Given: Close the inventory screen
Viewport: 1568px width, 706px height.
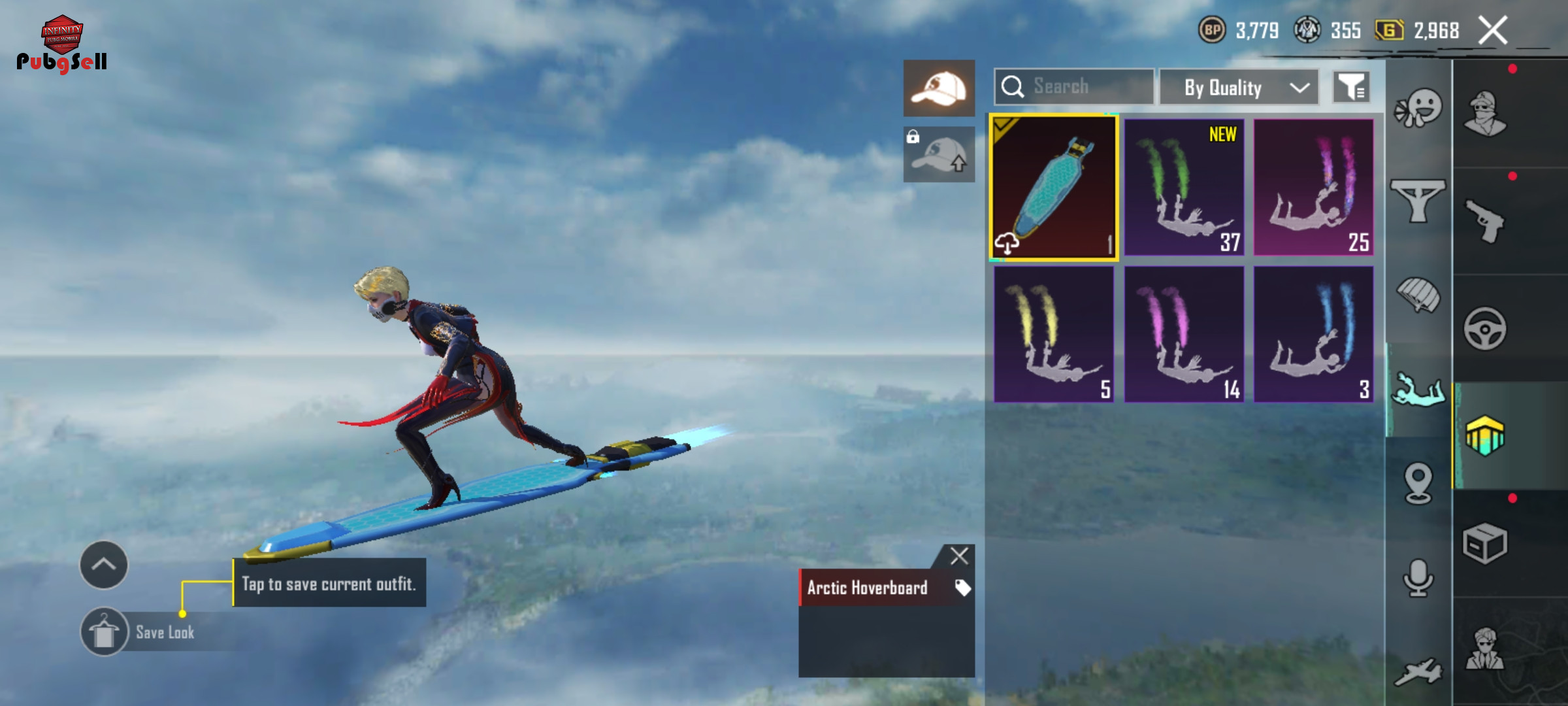Looking at the screenshot, I should click(1493, 31).
